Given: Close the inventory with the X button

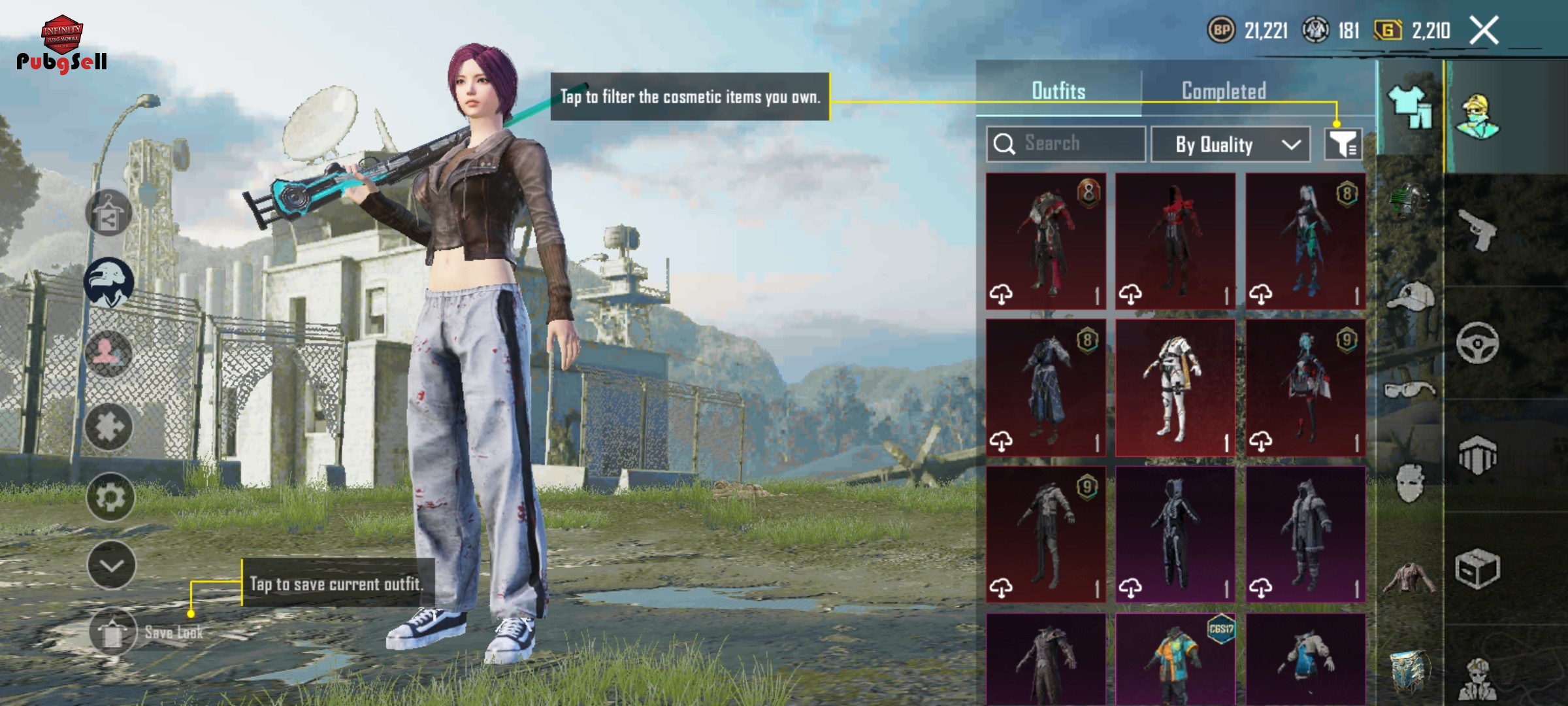Looking at the screenshot, I should (1484, 31).
